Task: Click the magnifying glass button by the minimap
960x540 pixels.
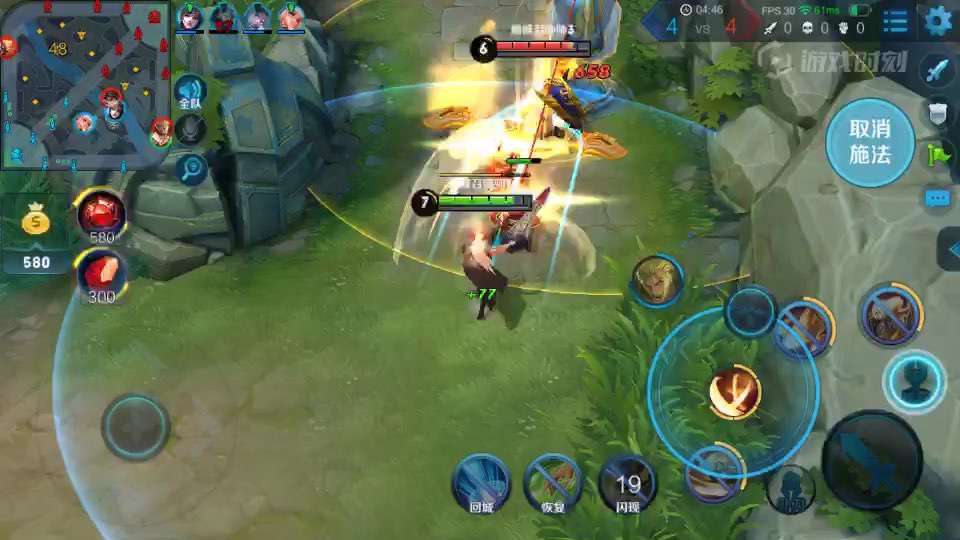Action: (190, 168)
